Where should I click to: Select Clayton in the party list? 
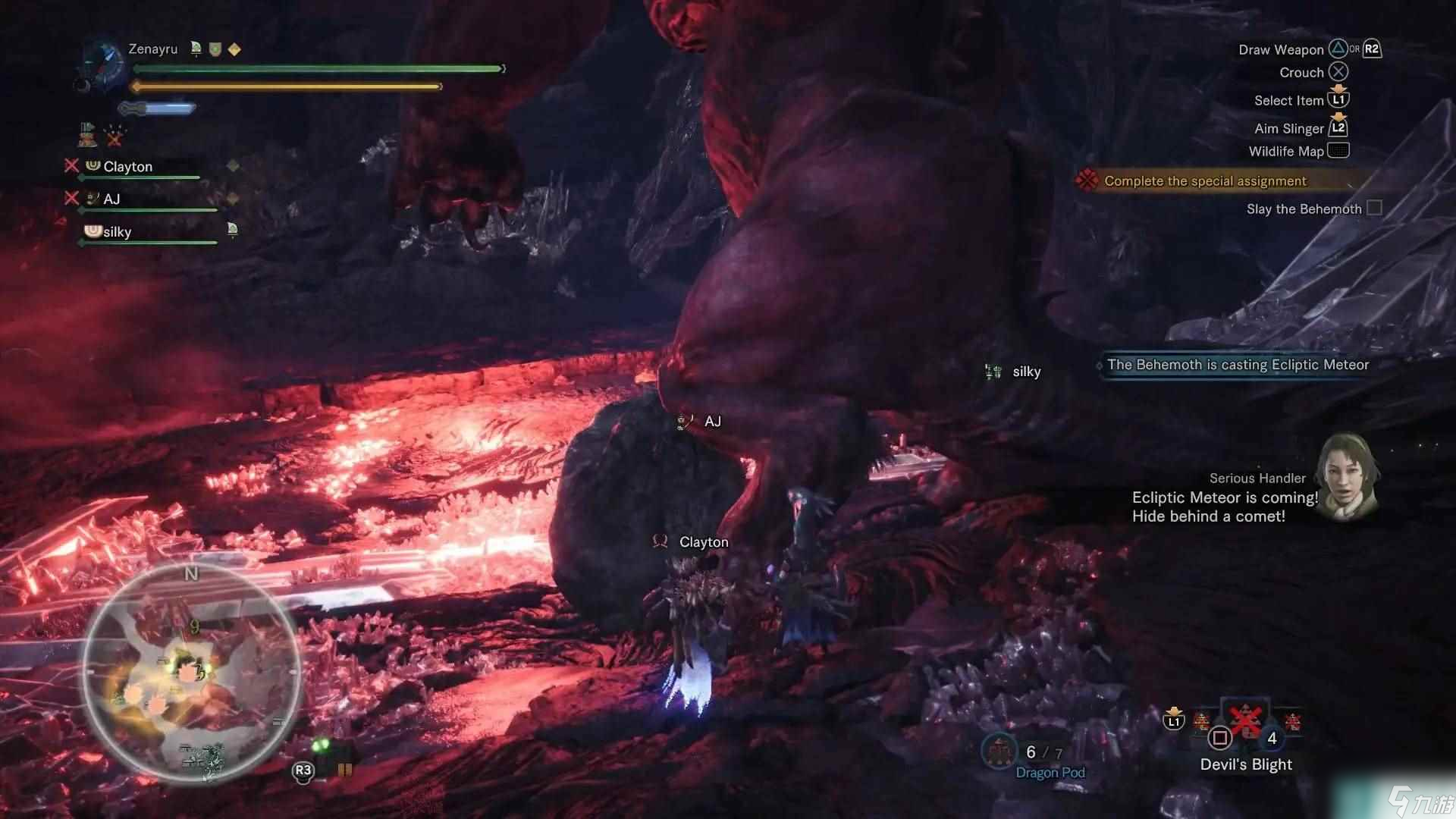[x=127, y=167]
